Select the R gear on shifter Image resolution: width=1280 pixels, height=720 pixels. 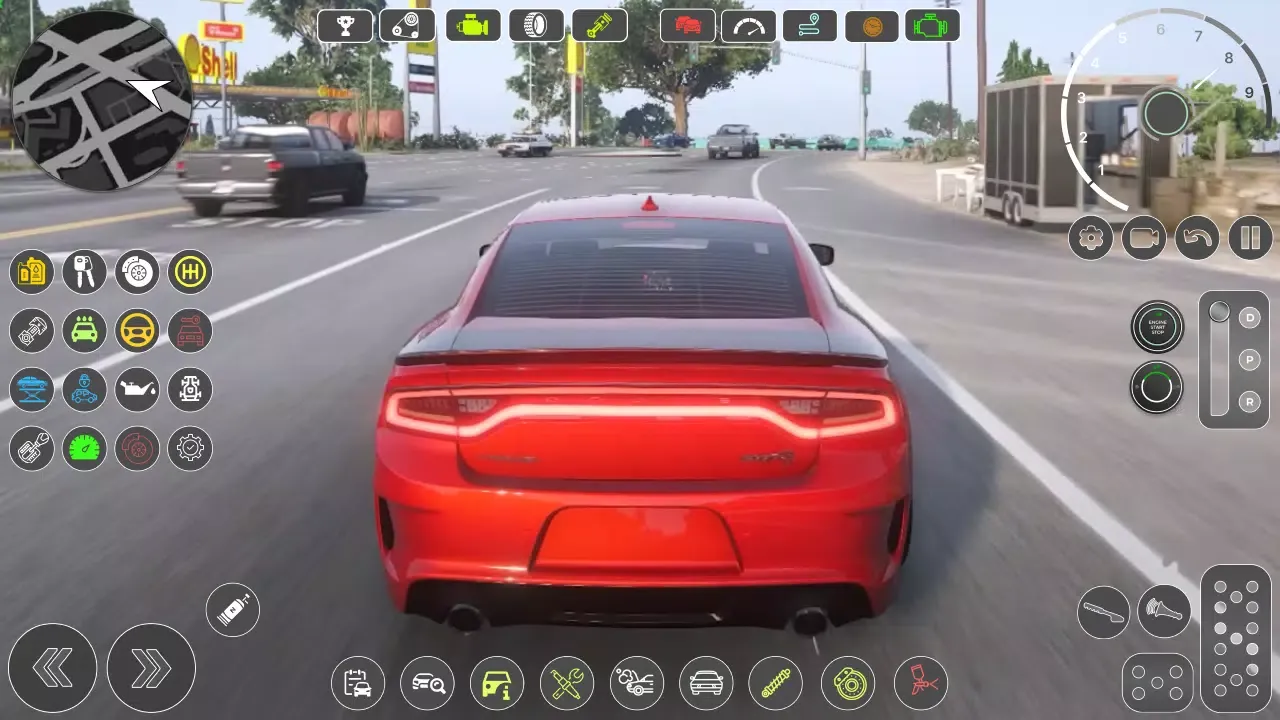click(x=1248, y=402)
